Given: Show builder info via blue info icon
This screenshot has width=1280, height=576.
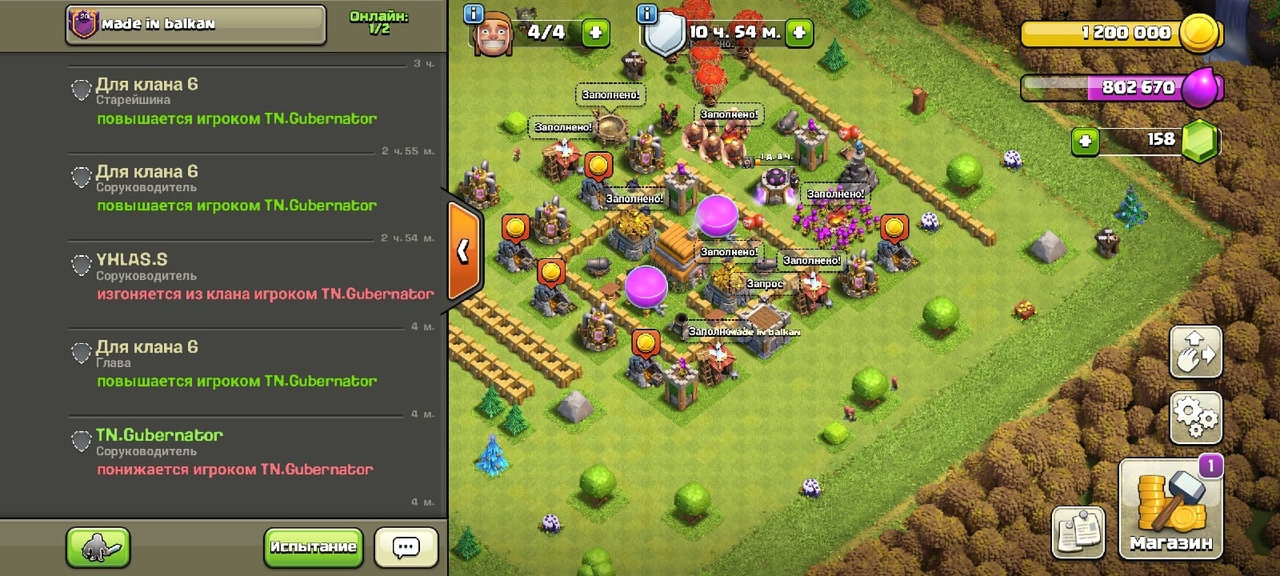Looking at the screenshot, I should 474,14.
